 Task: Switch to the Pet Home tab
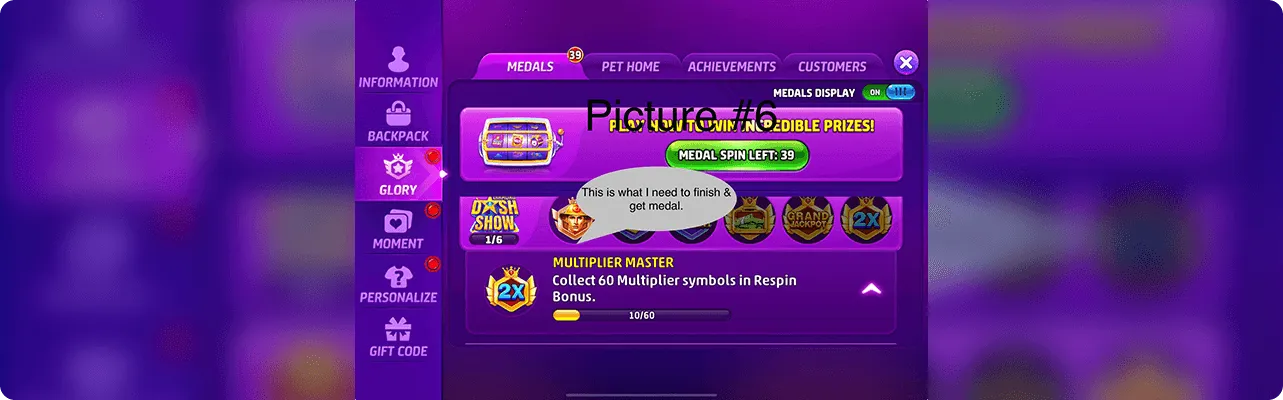coord(630,66)
